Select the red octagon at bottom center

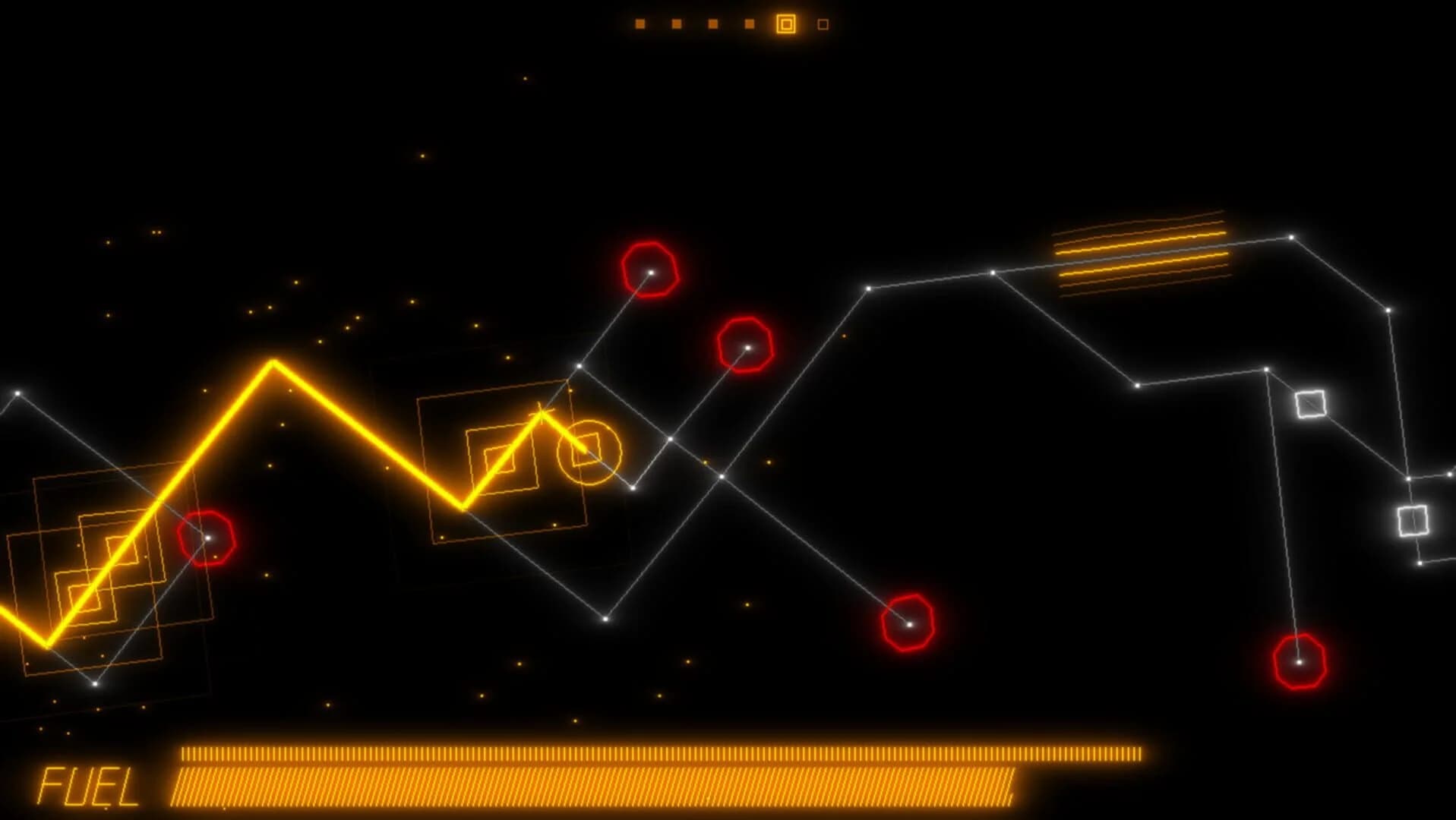coord(908,624)
